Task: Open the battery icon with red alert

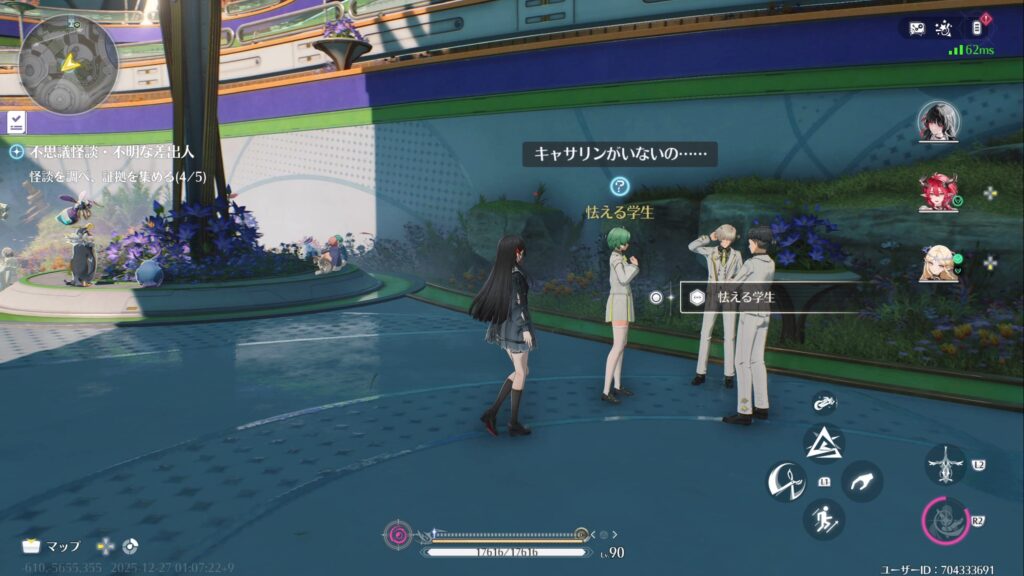Action: click(x=980, y=29)
